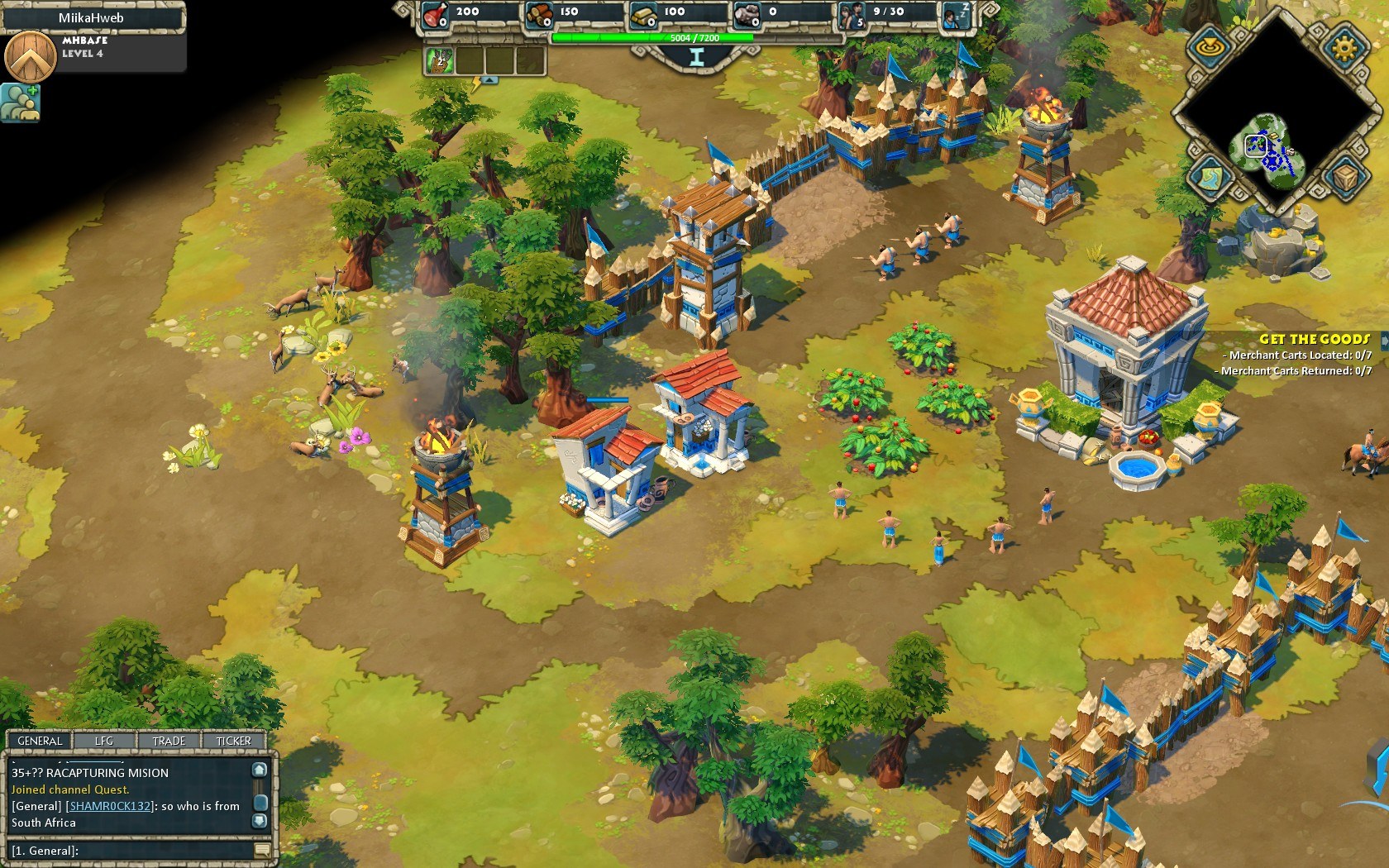Select the Ticker chat tab

[233, 741]
